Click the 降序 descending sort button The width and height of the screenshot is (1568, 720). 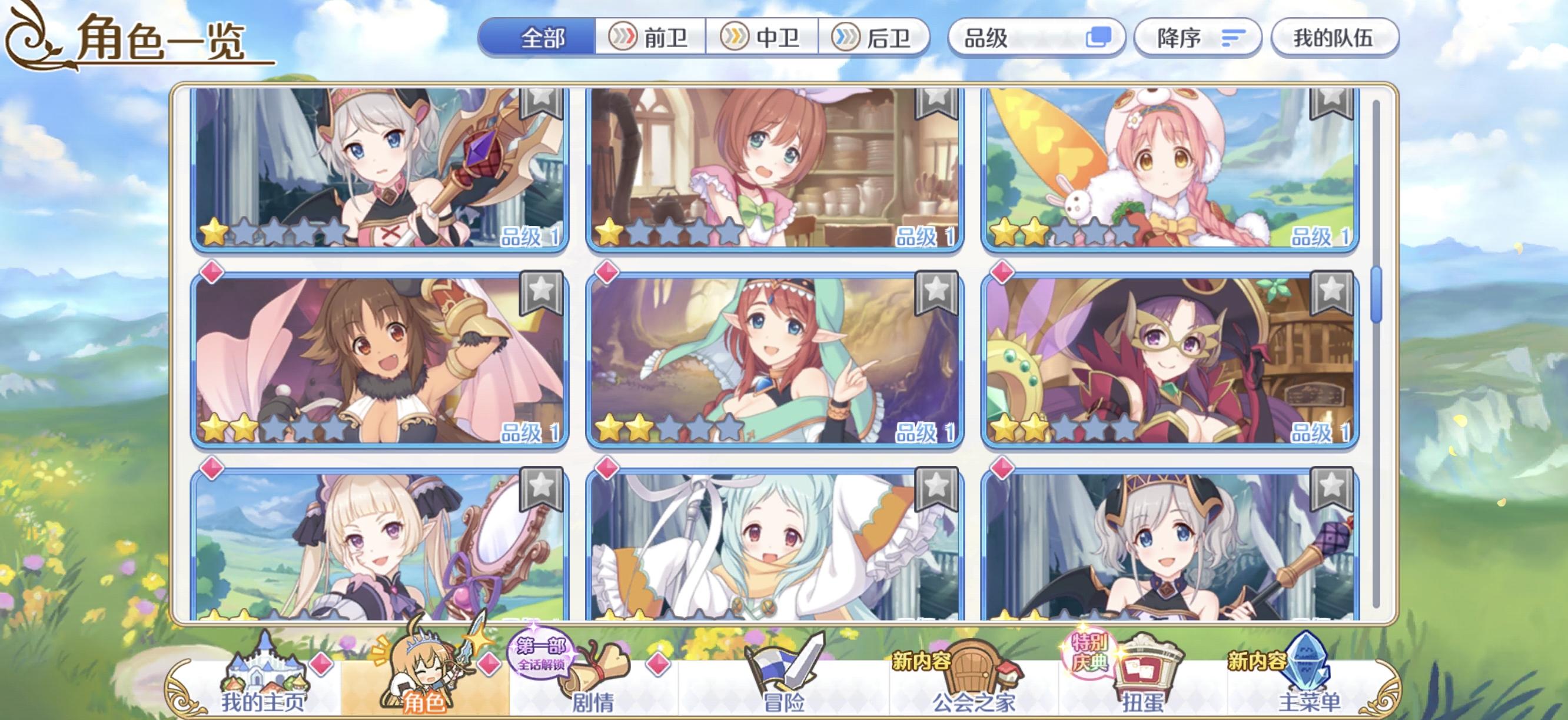click(1197, 38)
